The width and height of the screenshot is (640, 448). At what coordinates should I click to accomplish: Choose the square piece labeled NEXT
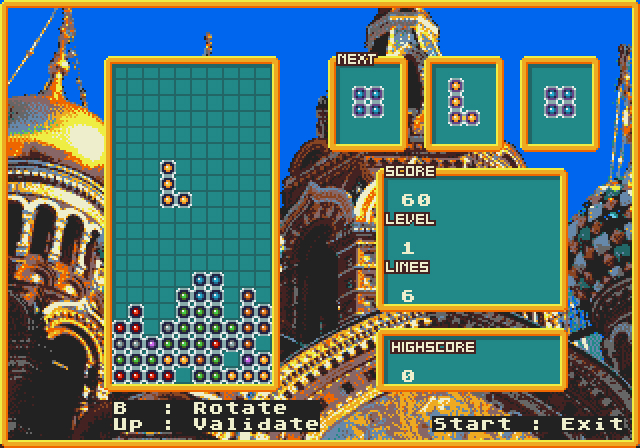point(368,102)
